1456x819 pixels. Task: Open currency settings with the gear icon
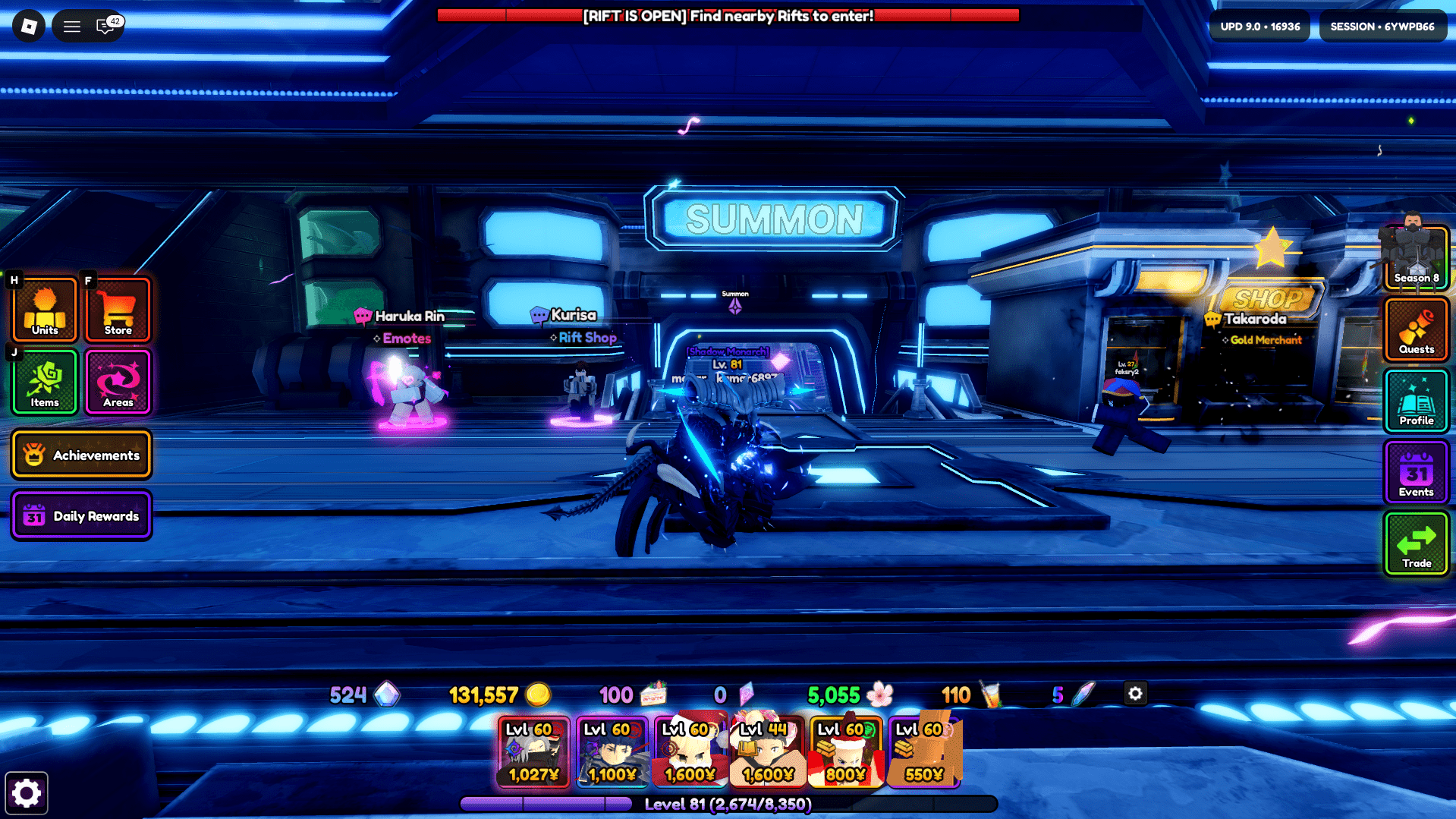point(1135,694)
